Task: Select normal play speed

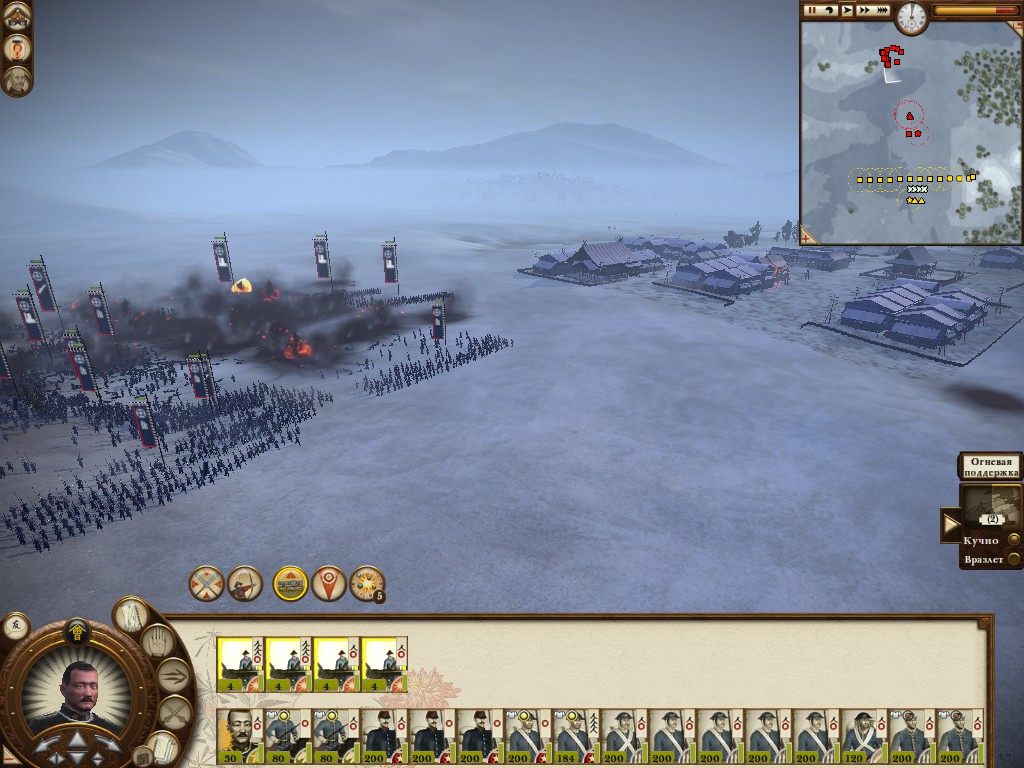Action: [847, 10]
